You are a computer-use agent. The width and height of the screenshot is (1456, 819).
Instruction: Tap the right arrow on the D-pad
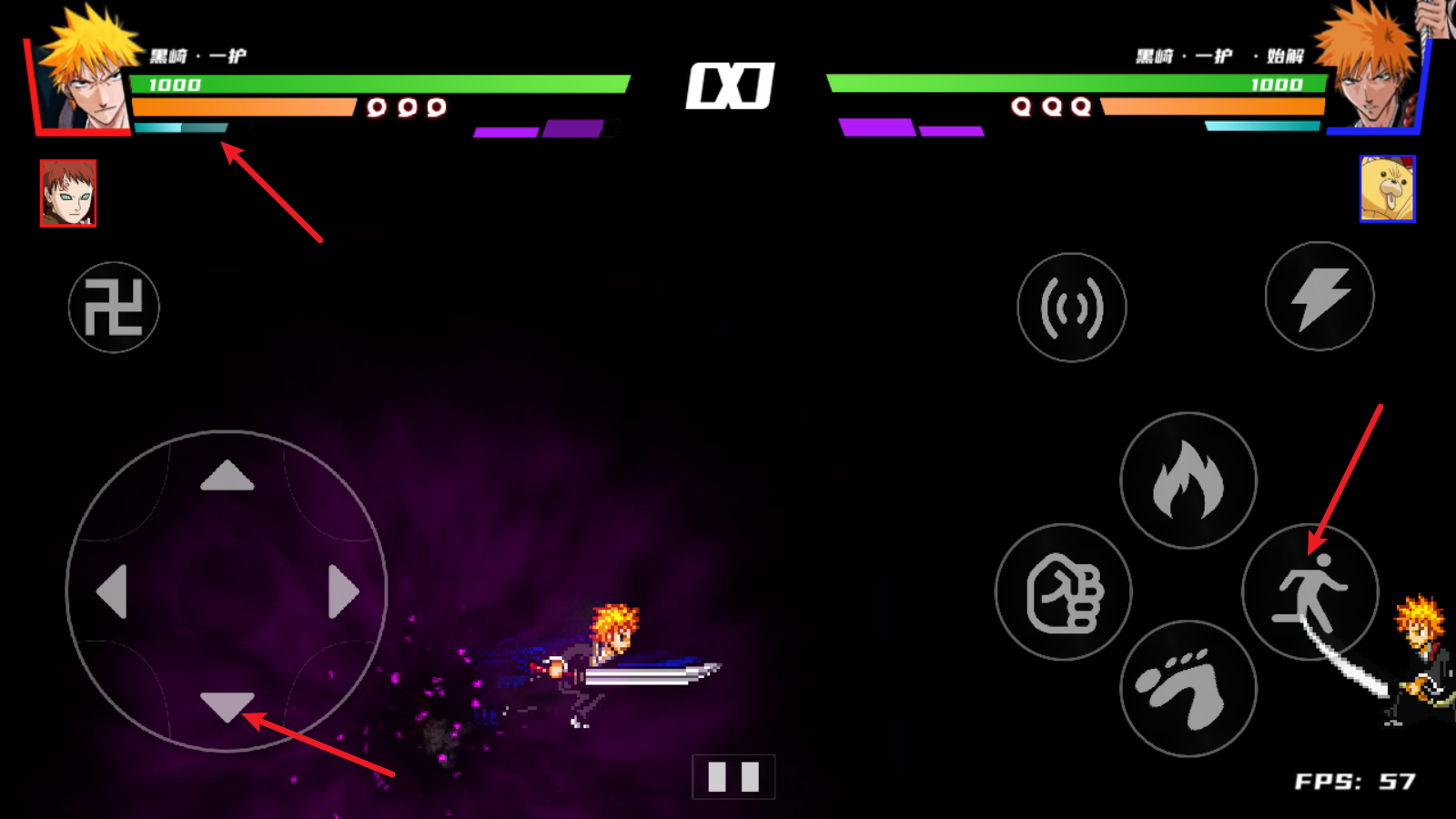342,591
